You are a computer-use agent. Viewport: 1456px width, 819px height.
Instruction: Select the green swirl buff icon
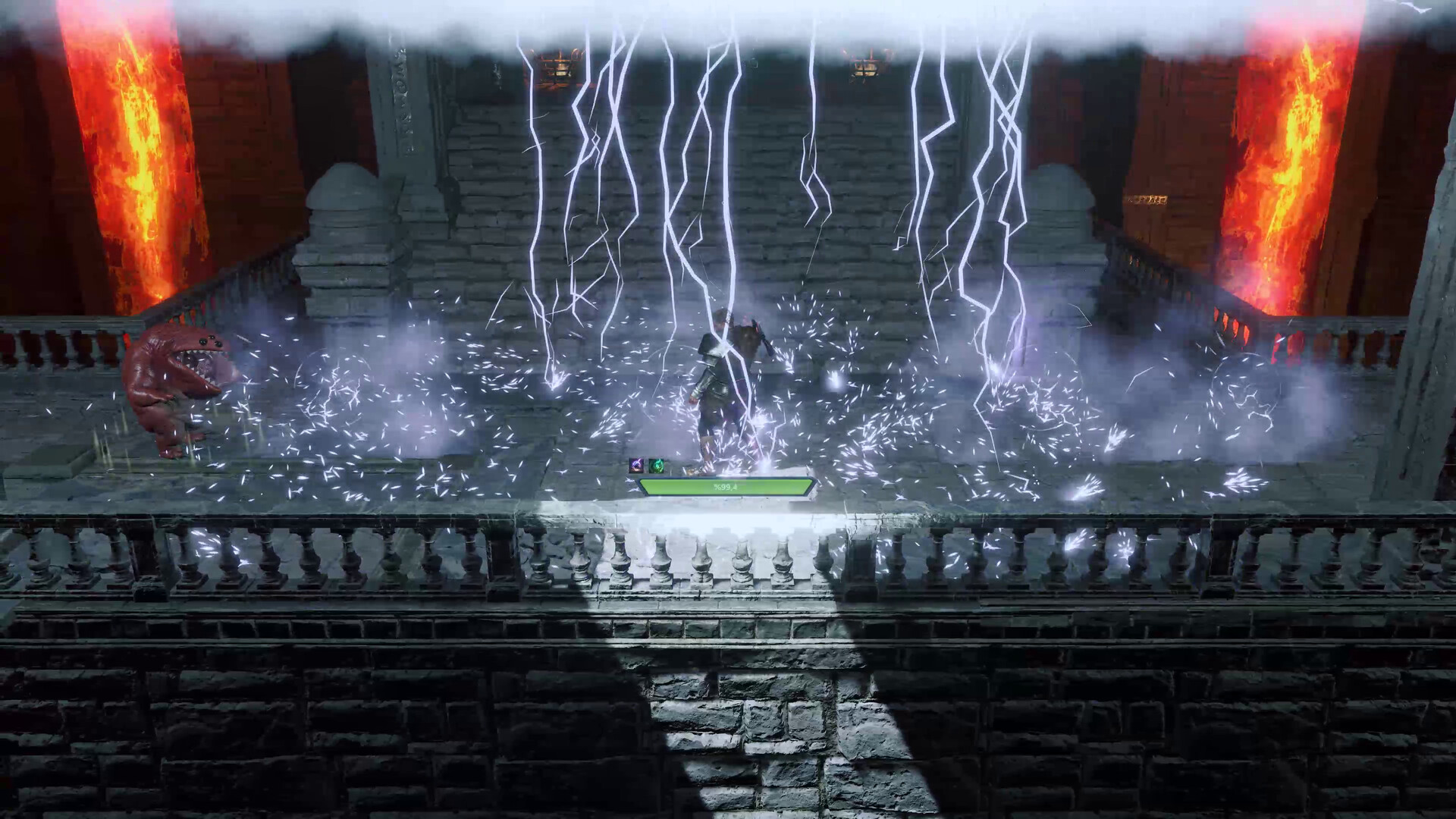[656, 466]
